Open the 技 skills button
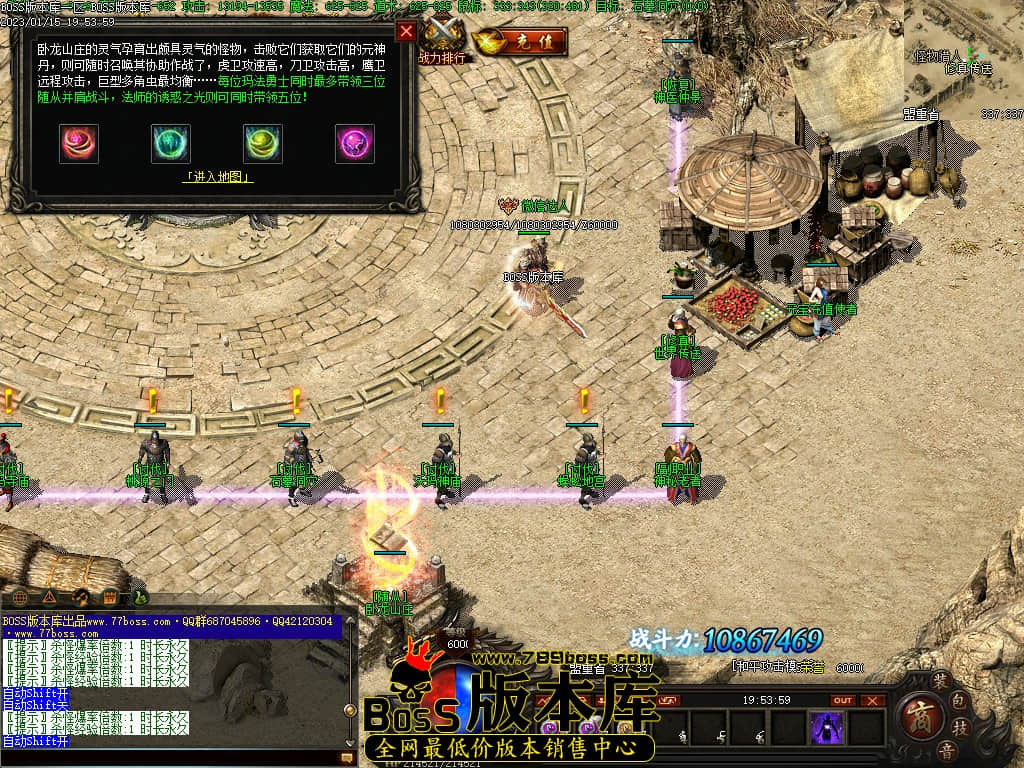This screenshot has width=1024, height=768. point(957,727)
